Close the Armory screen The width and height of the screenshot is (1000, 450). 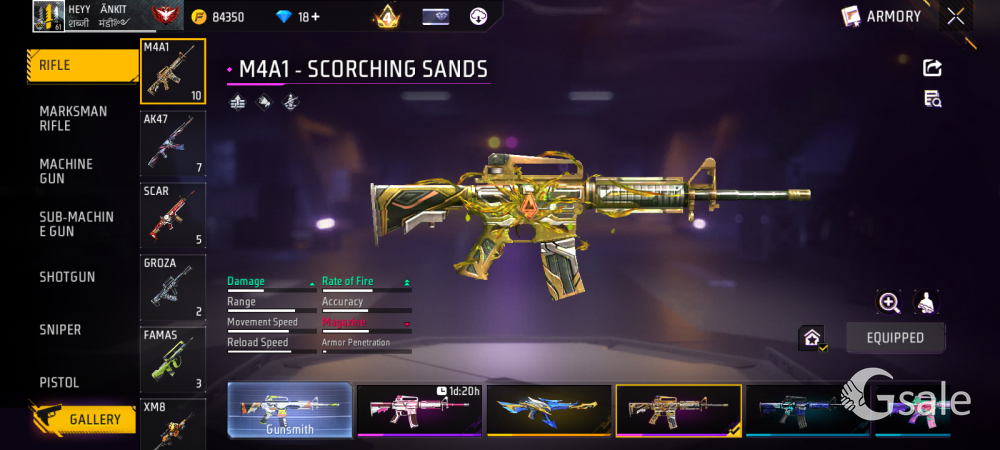(x=956, y=16)
